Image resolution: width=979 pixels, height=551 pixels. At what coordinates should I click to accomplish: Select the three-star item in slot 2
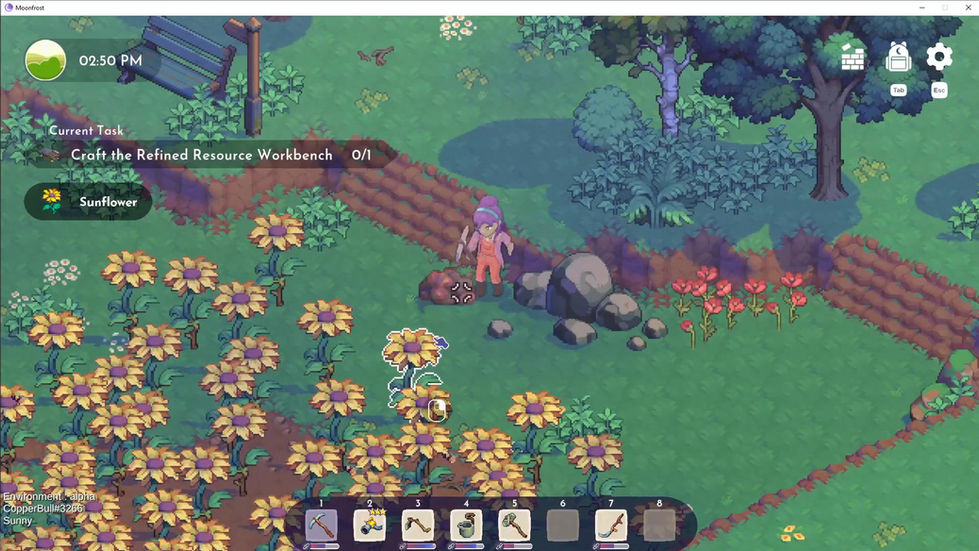[369, 526]
